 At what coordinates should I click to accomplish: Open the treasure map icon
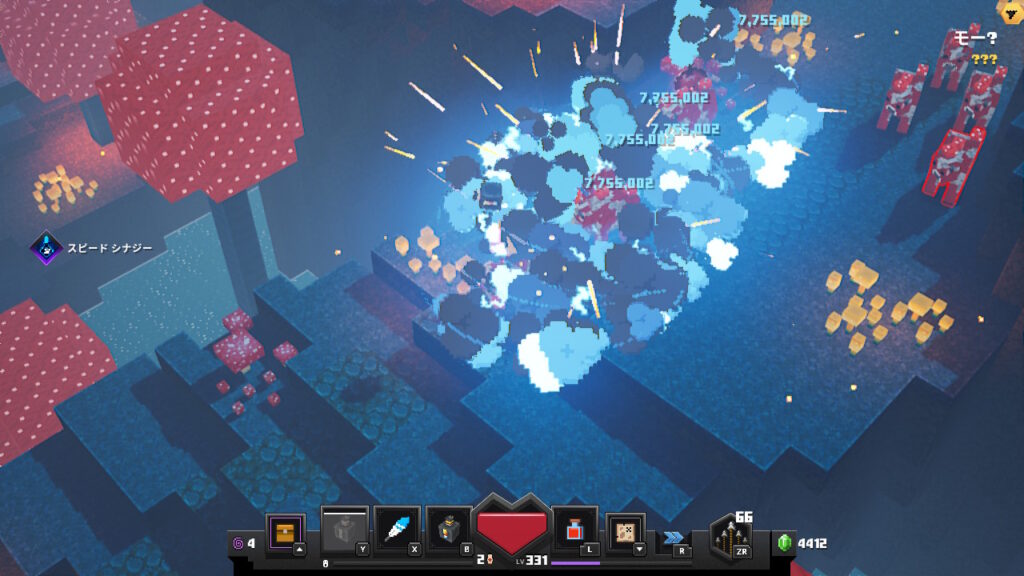point(626,531)
